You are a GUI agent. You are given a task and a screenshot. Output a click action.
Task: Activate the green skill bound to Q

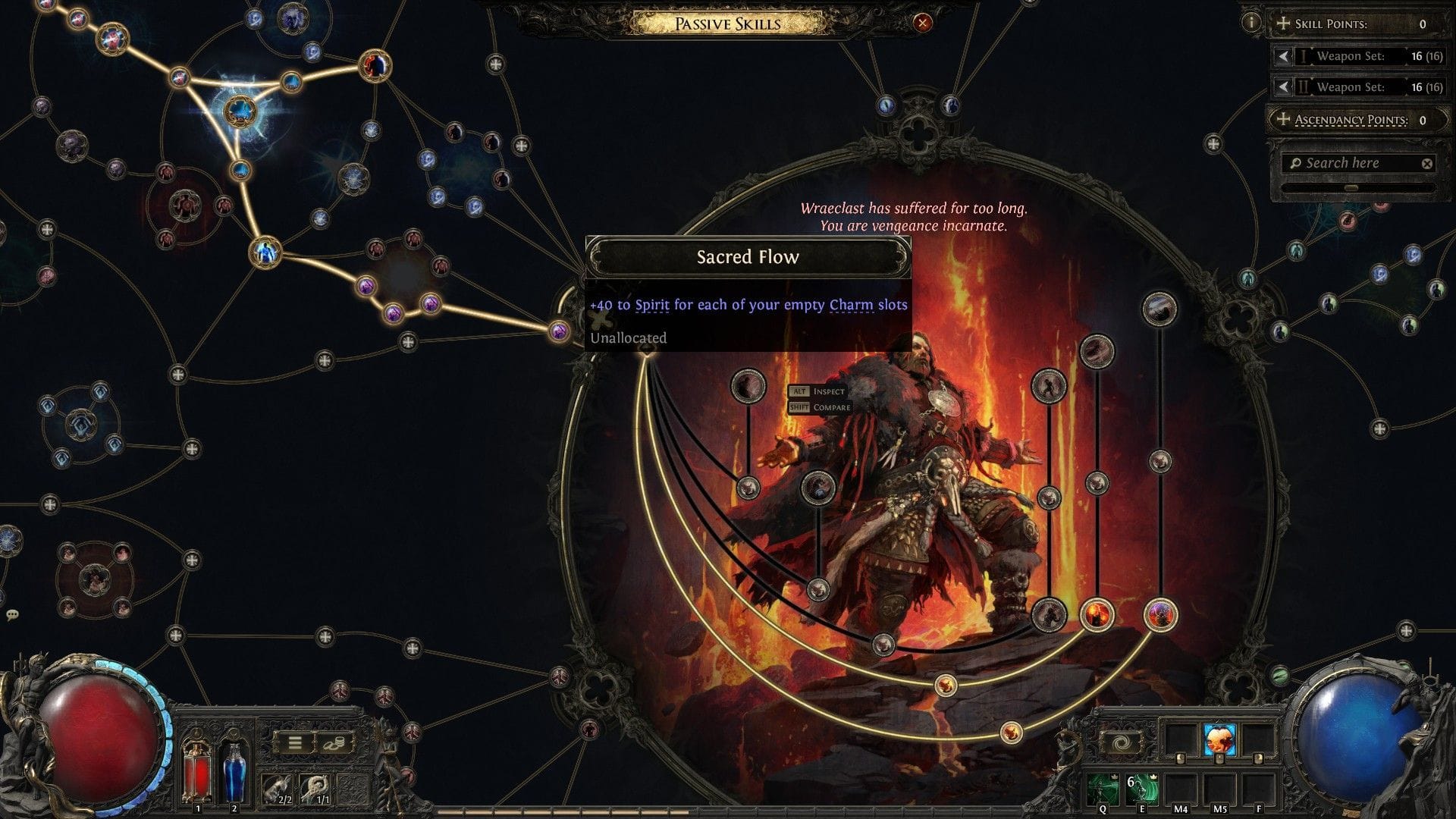click(1103, 789)
